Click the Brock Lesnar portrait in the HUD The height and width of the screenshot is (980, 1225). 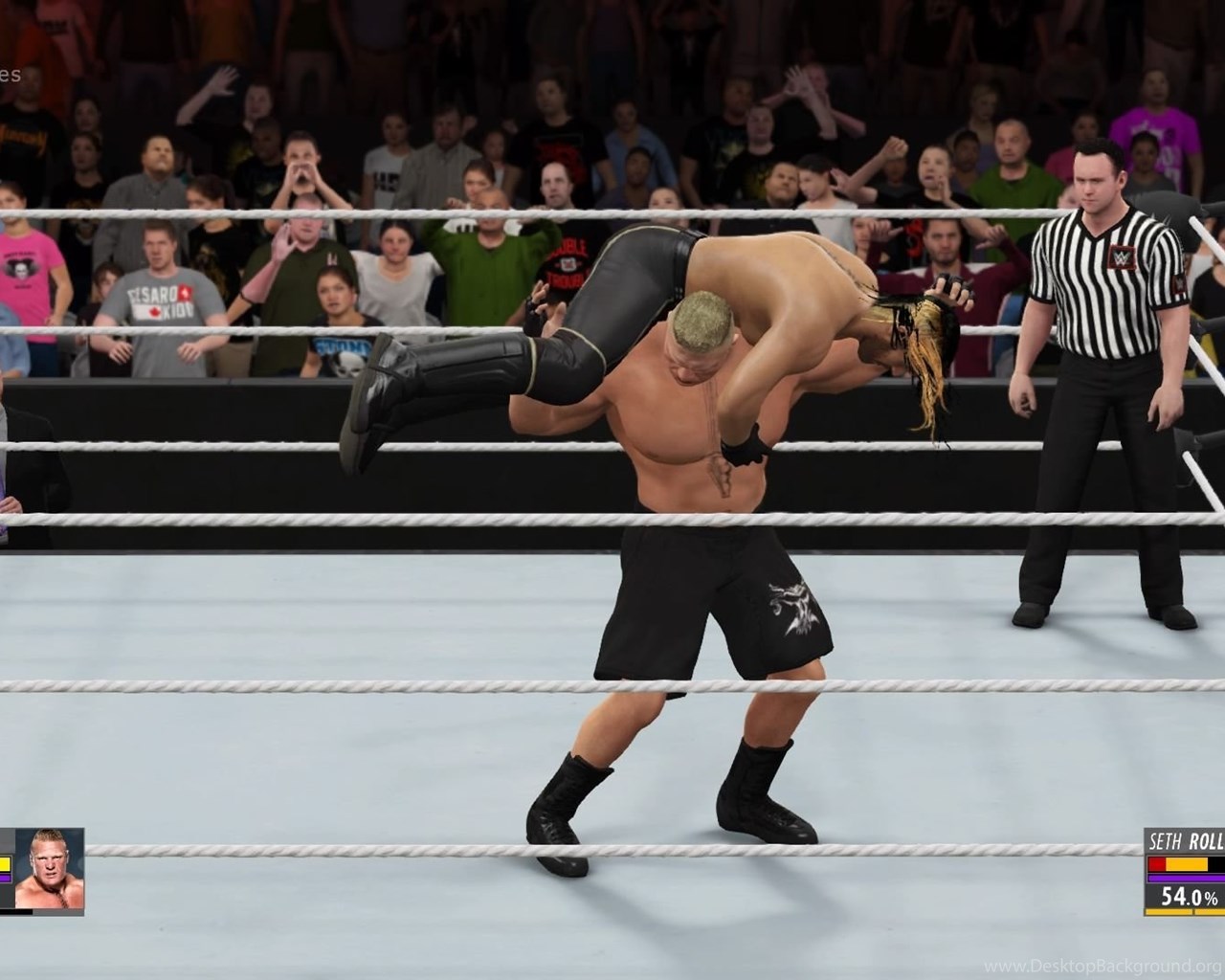point(49,867)
